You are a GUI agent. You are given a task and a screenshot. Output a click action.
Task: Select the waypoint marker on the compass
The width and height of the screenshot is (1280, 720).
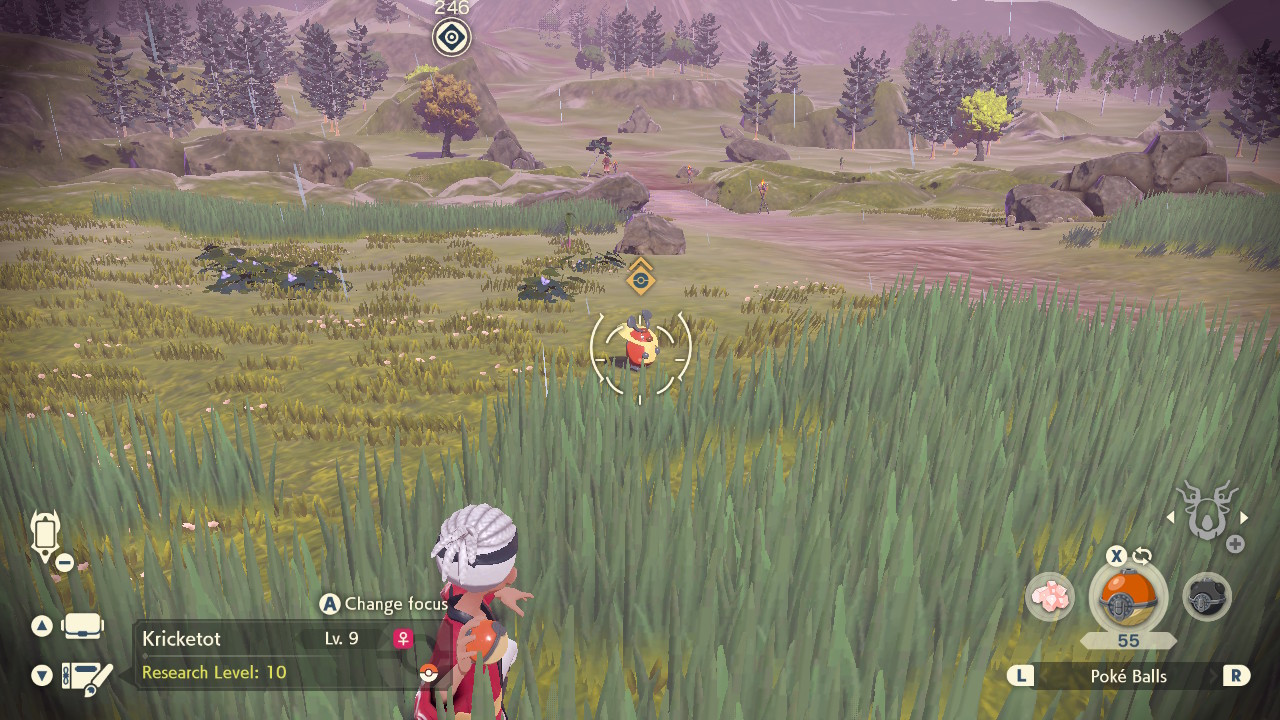click(x=452, y=38)
